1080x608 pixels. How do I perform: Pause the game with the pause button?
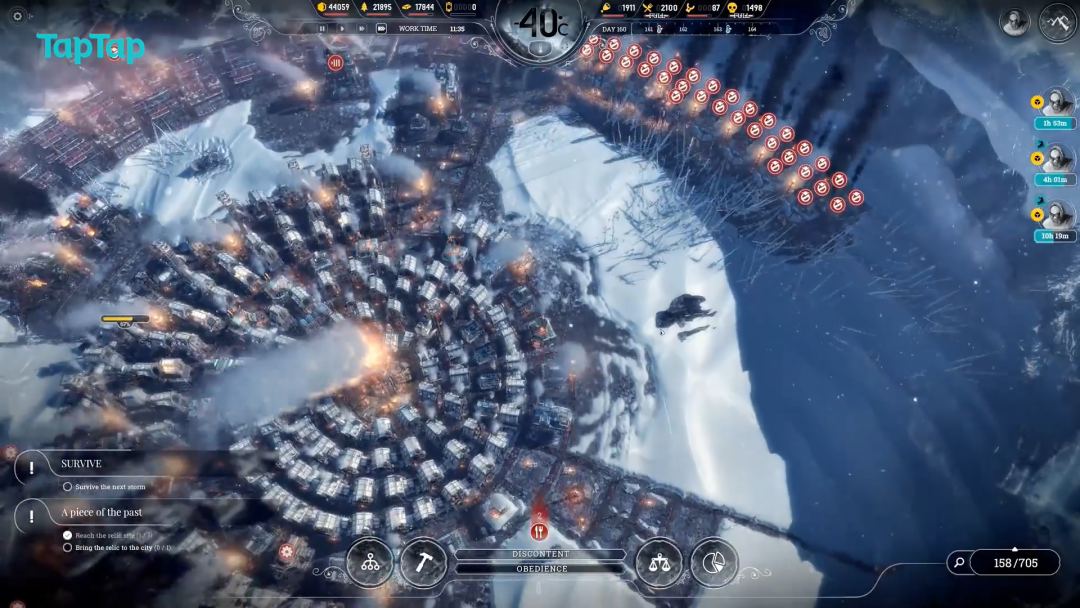click(322, 29)
